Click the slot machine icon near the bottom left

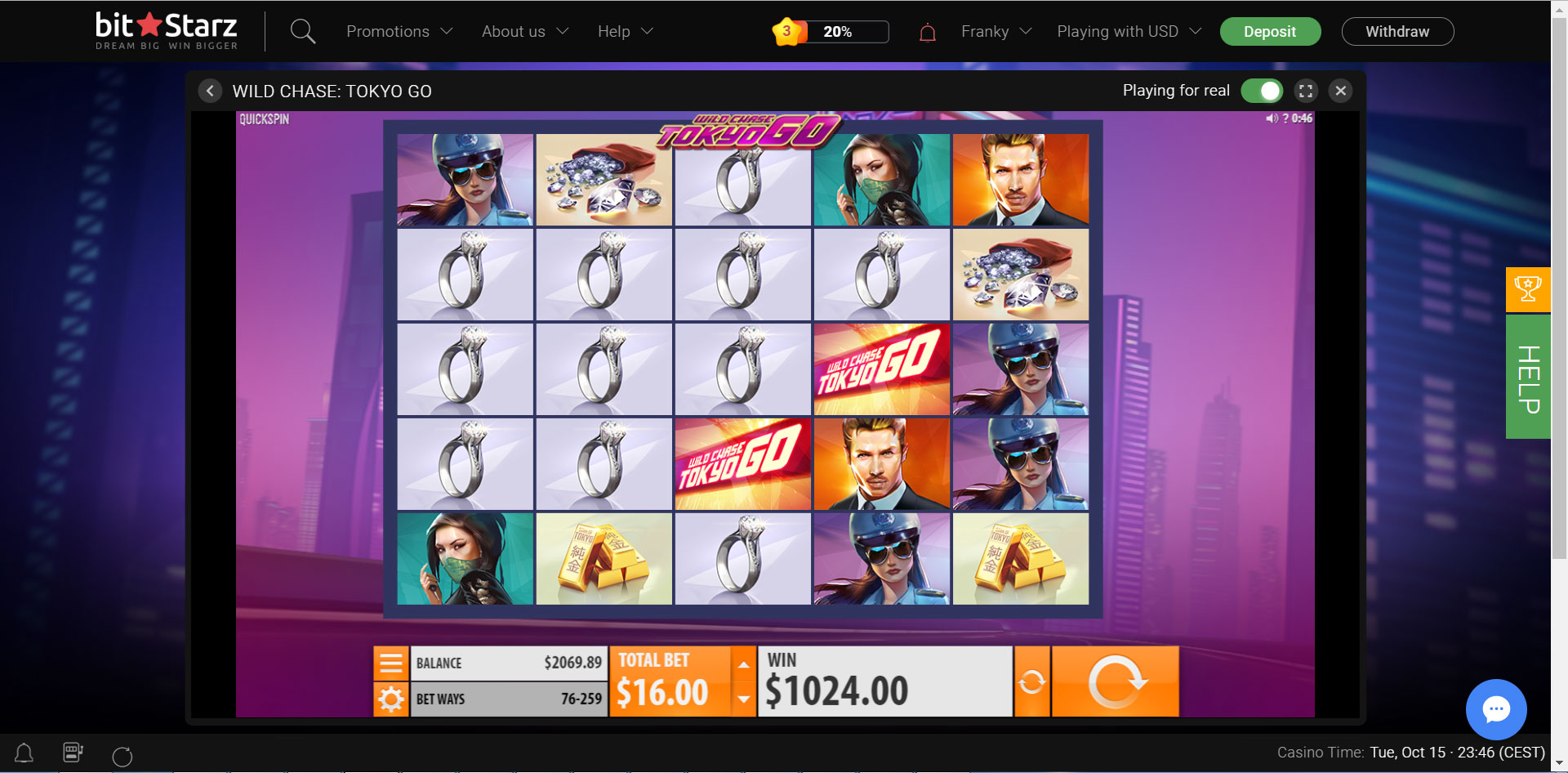(x=73, y=753)
